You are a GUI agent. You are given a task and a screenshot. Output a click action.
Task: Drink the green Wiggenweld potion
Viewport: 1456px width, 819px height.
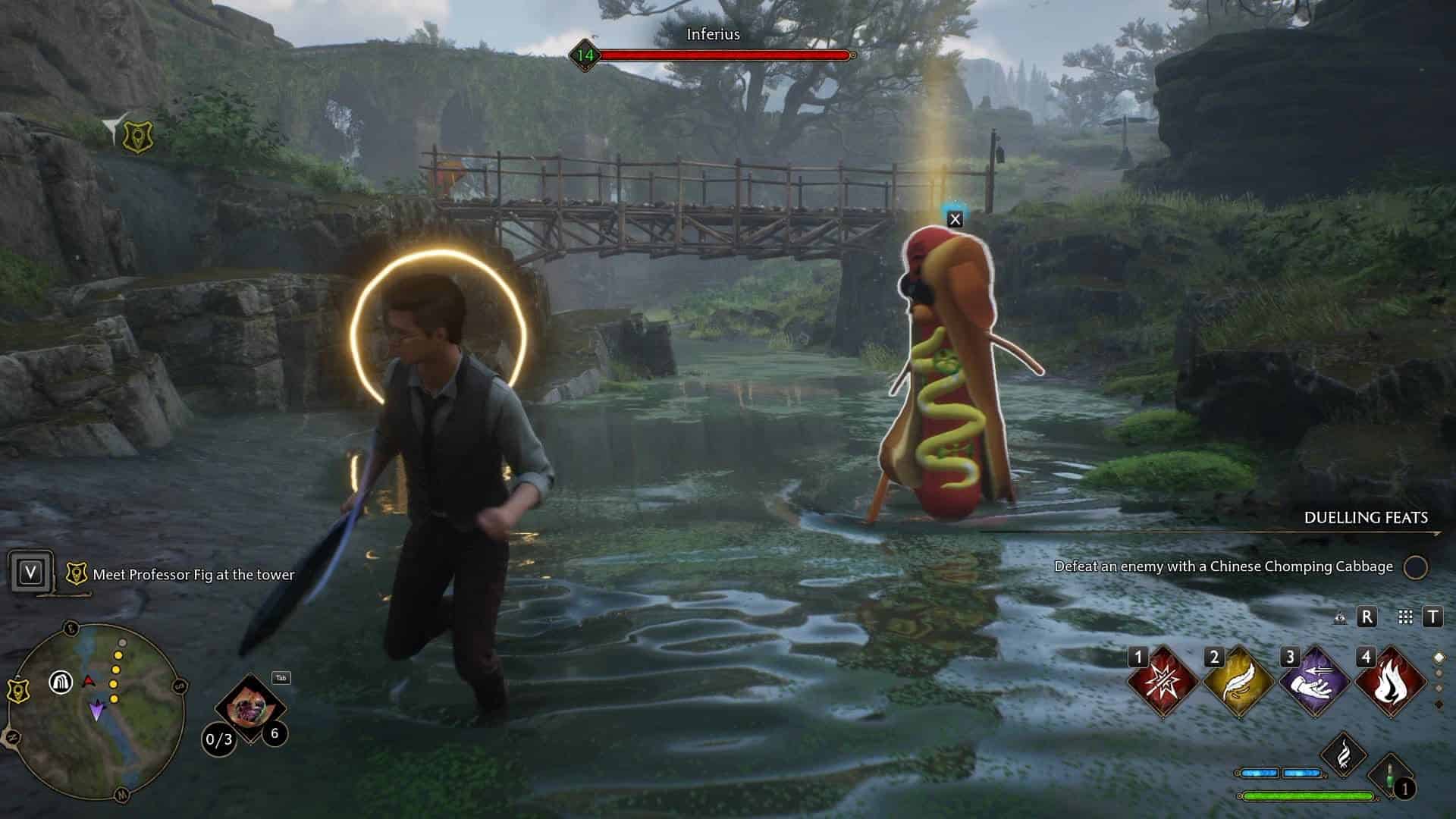(1392, 777)
